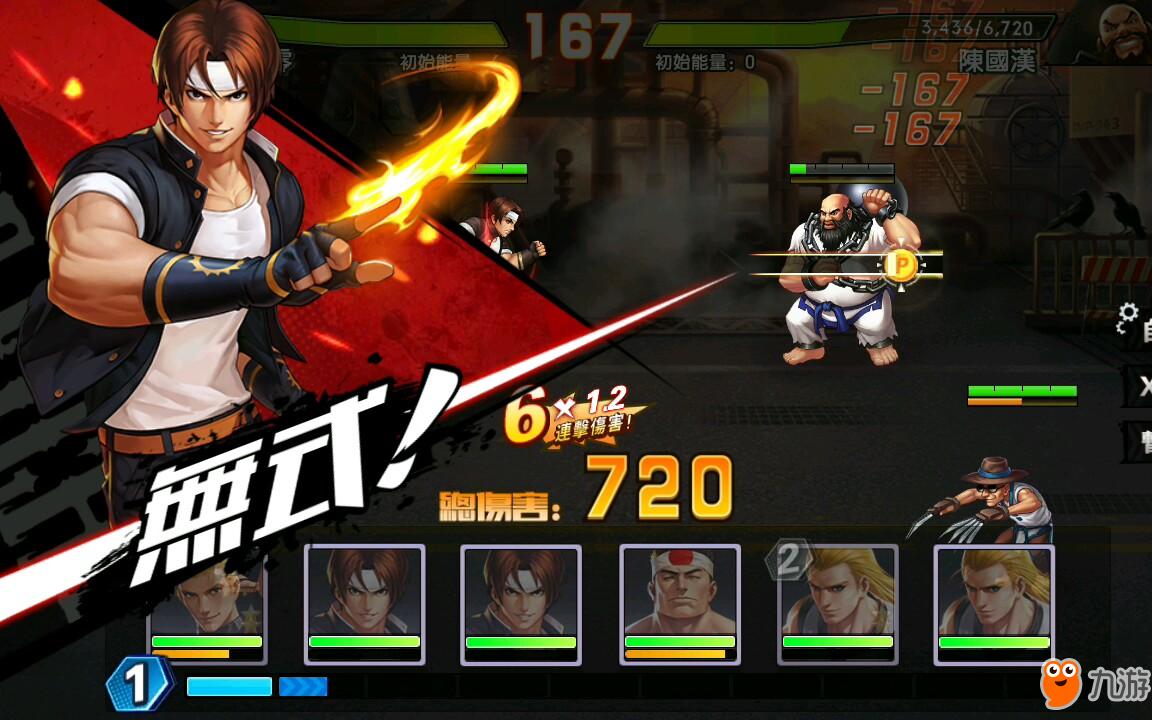The image size is (1152, 720).
Task: Change battle speed with the X button
Action: (x=1138, y=386)
